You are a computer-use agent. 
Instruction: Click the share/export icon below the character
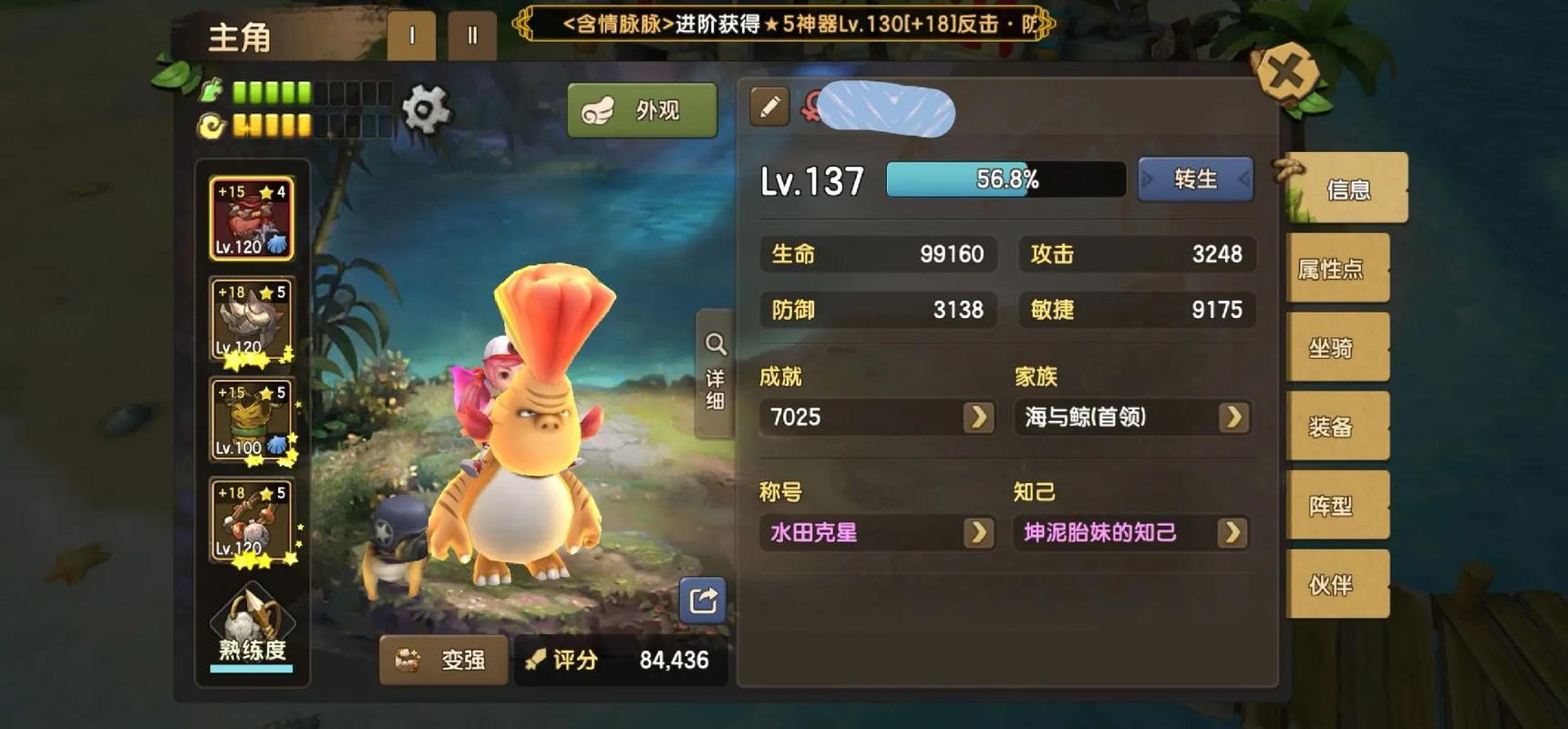pos(701,601)
